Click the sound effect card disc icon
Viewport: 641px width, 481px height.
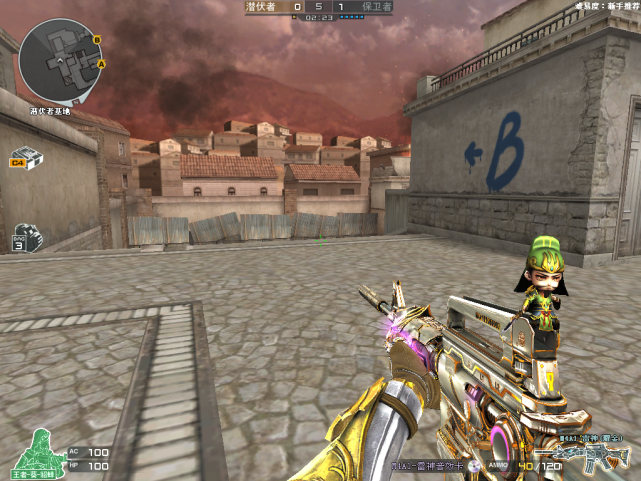[x=474, y=466]
